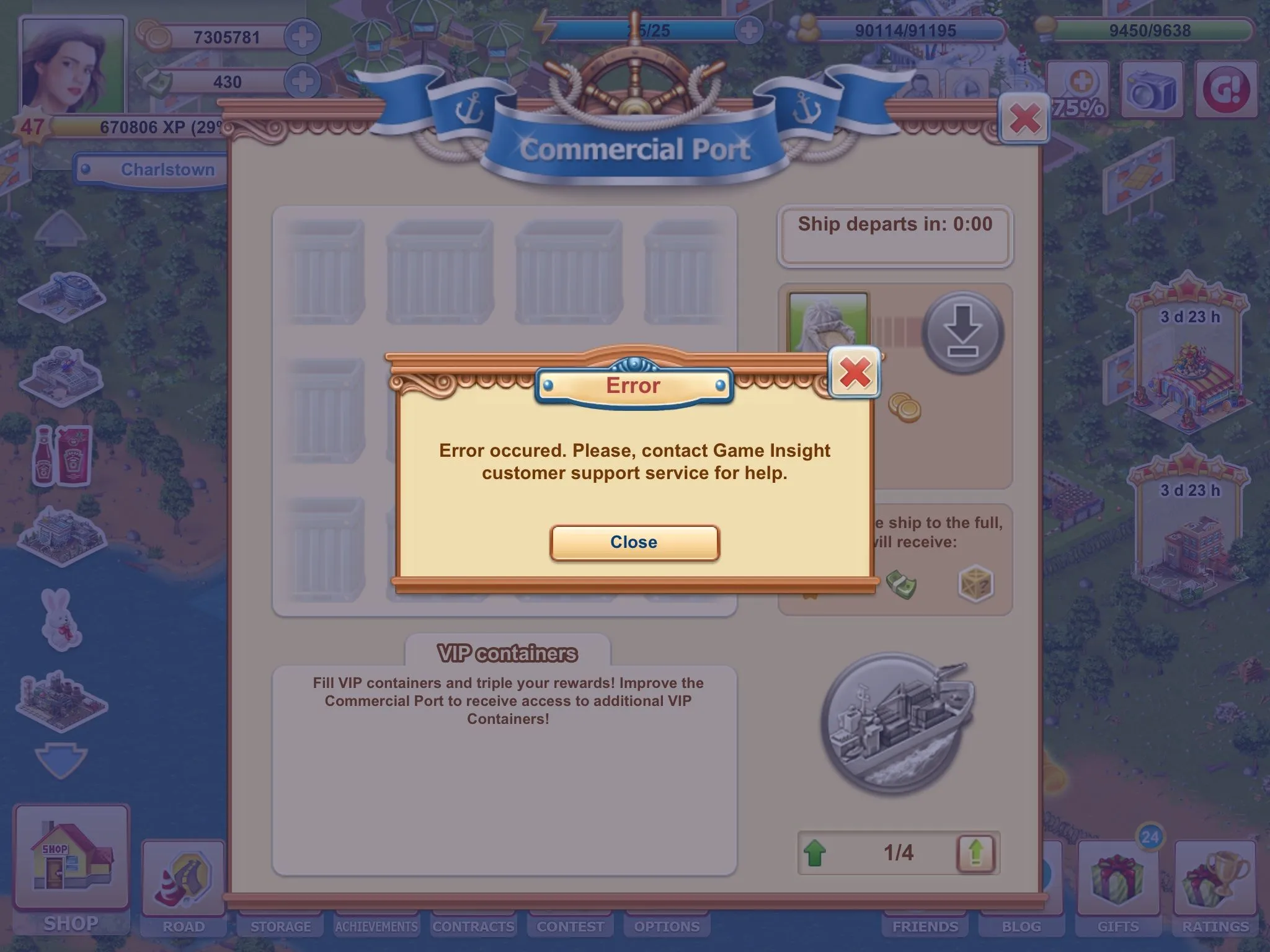
Task: Open the Game Insight G! icon
Action: tap(1226, 90)
